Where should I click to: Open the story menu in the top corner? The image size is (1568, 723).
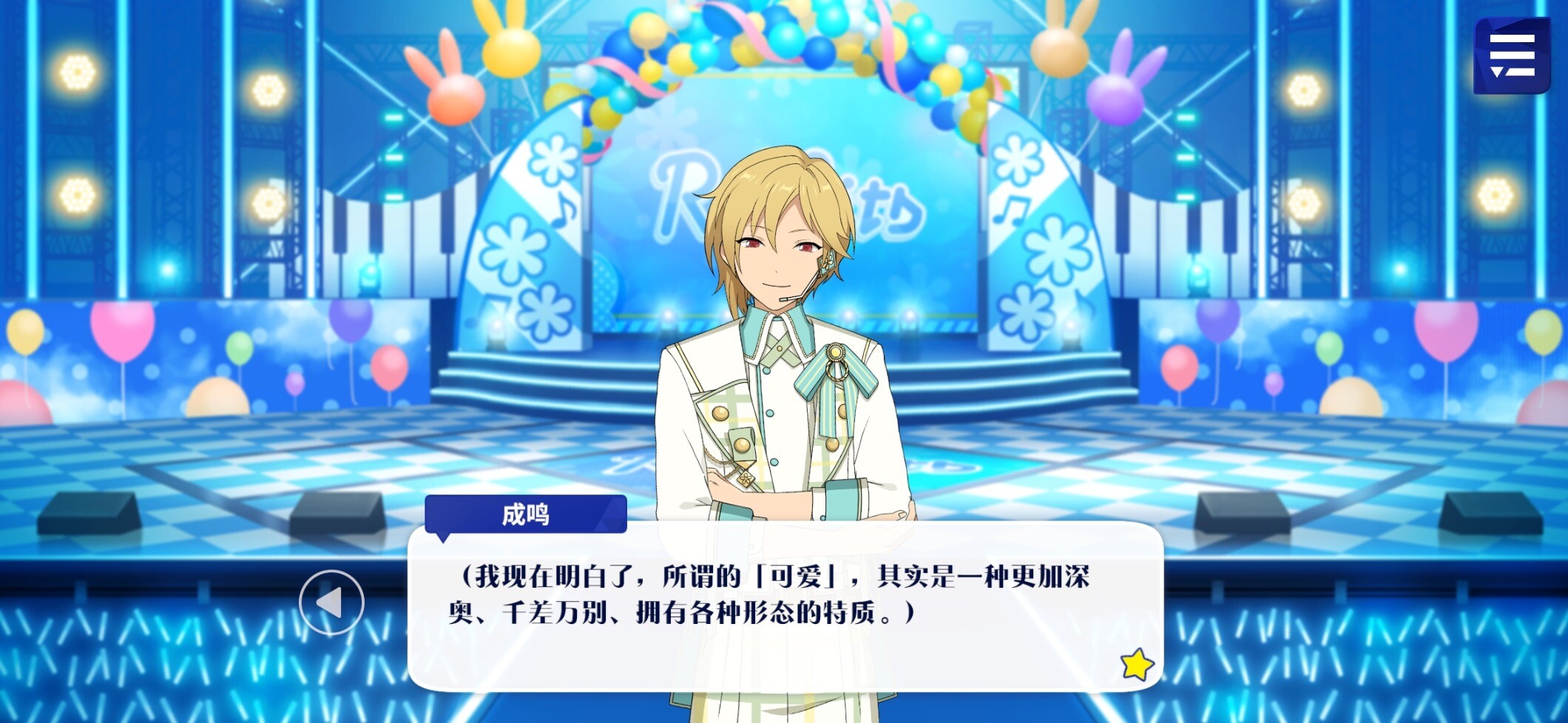coord(1511,55)
